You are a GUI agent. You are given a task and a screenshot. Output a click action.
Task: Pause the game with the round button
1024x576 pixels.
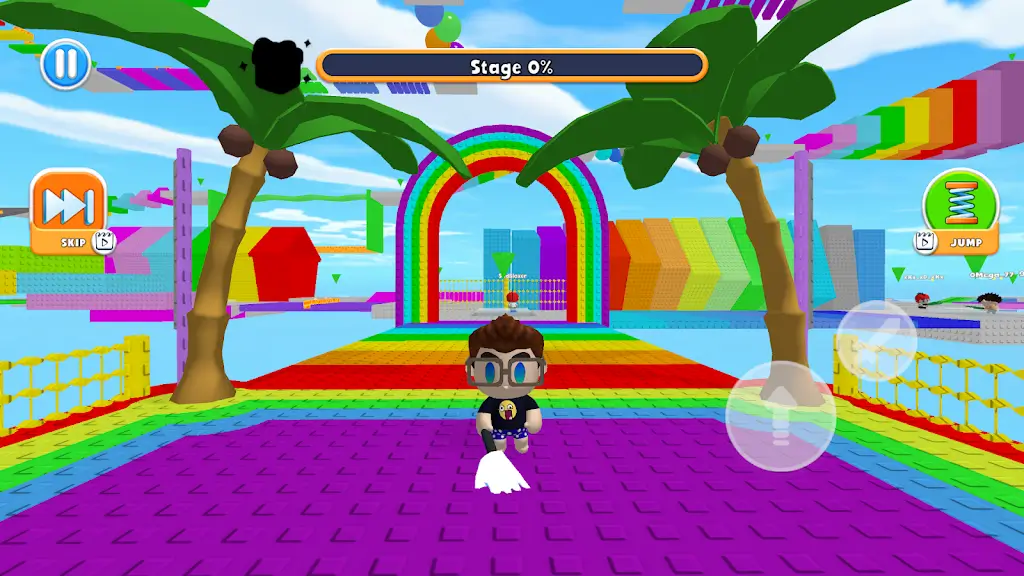pyautogui.click(x=65, y=64)
